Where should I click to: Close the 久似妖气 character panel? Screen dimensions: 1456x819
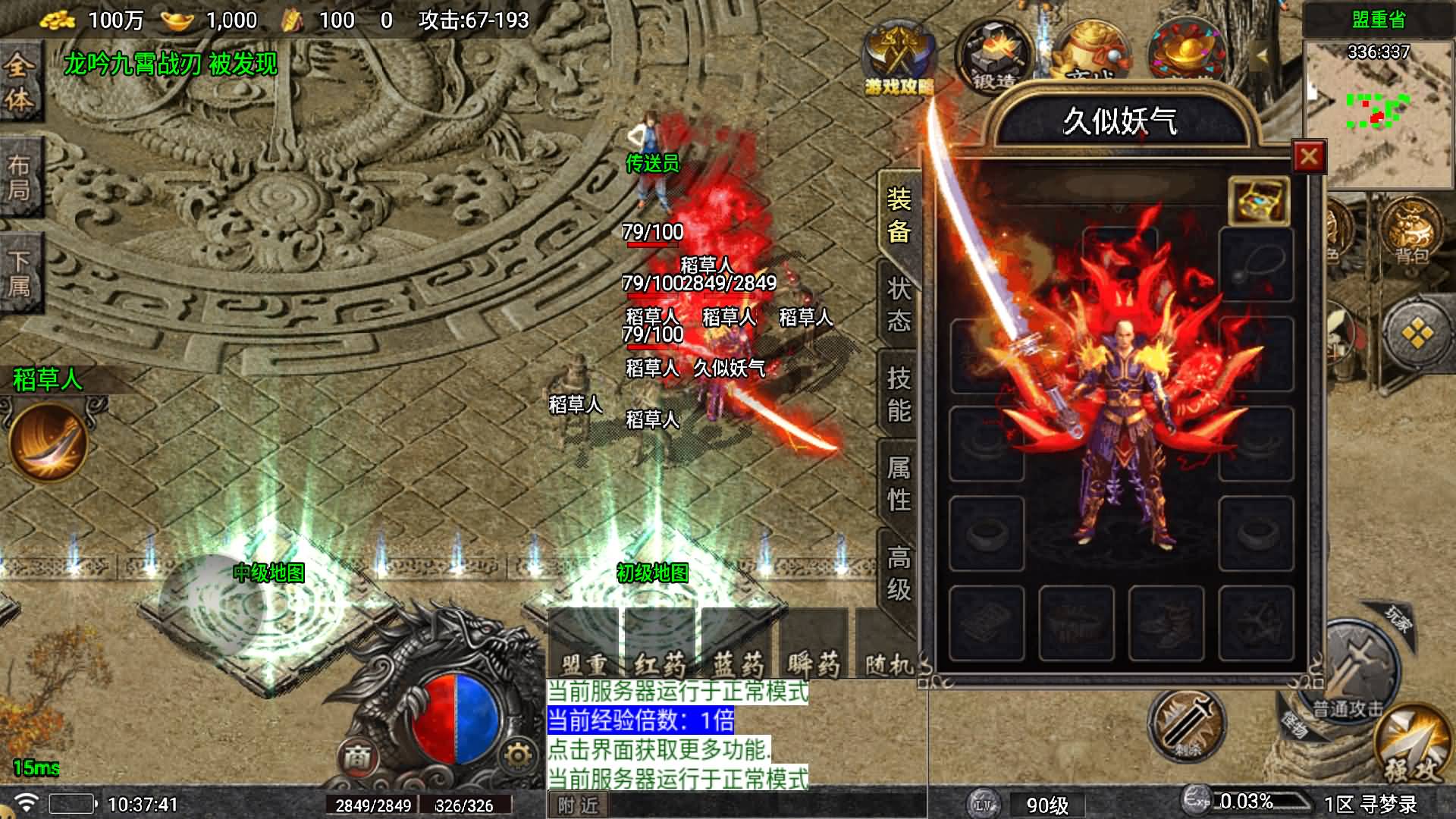[x=1308, y=157]
